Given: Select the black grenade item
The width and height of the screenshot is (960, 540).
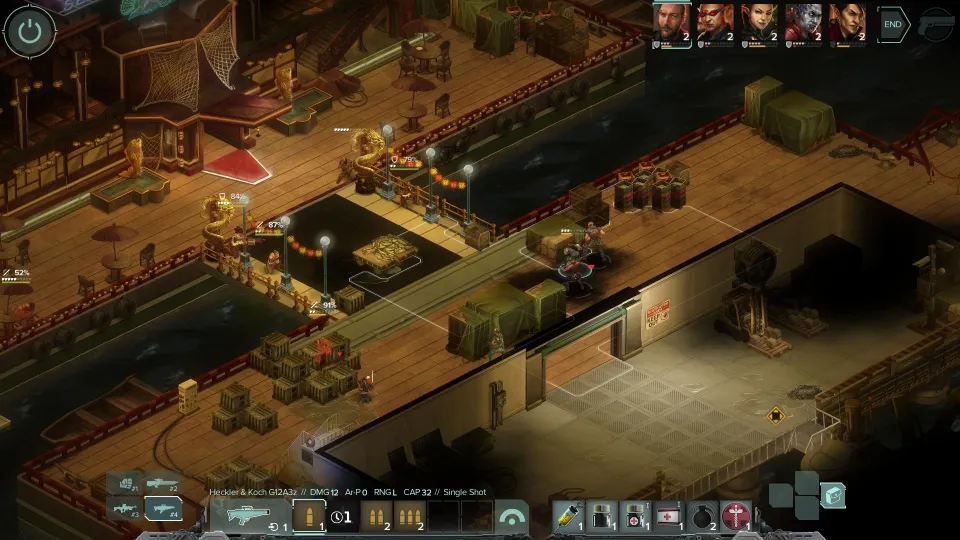Looking at the screenshot, I should [702, 516].
